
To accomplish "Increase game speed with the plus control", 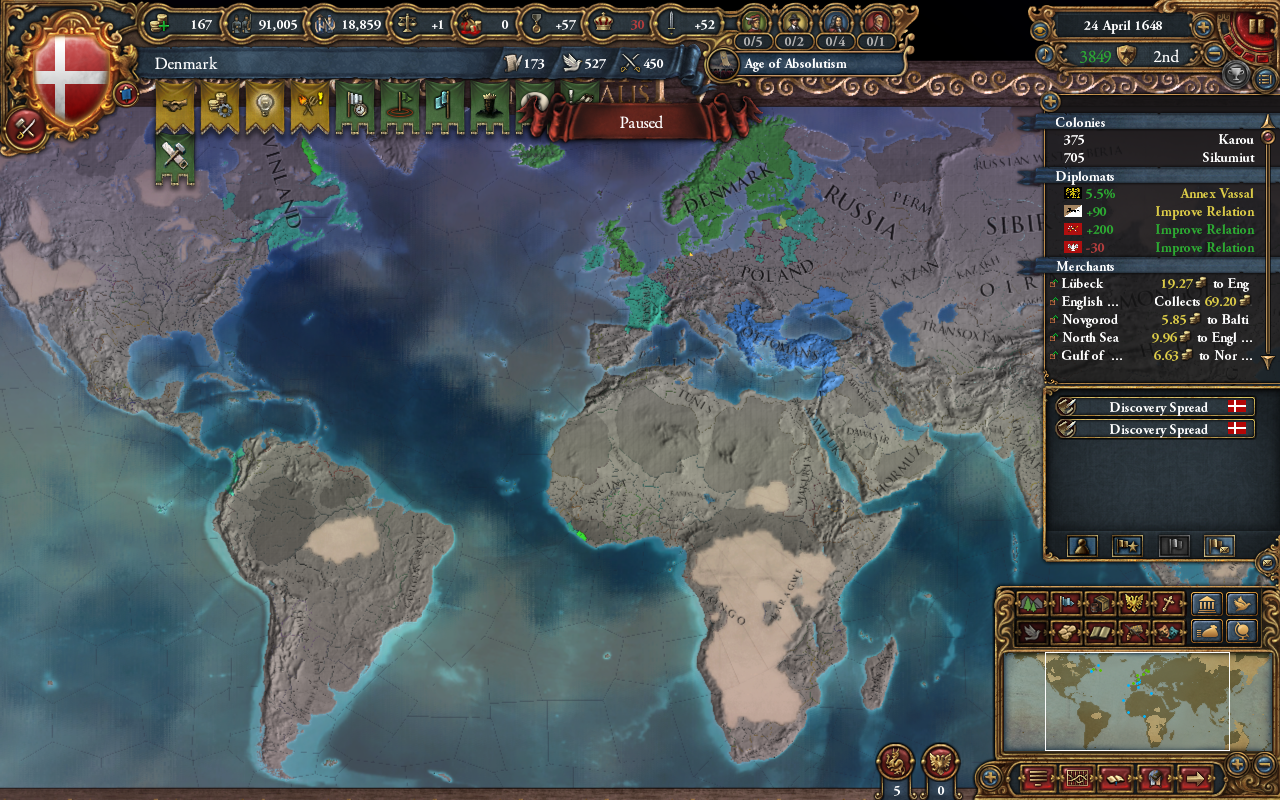I will (1202, 28).
